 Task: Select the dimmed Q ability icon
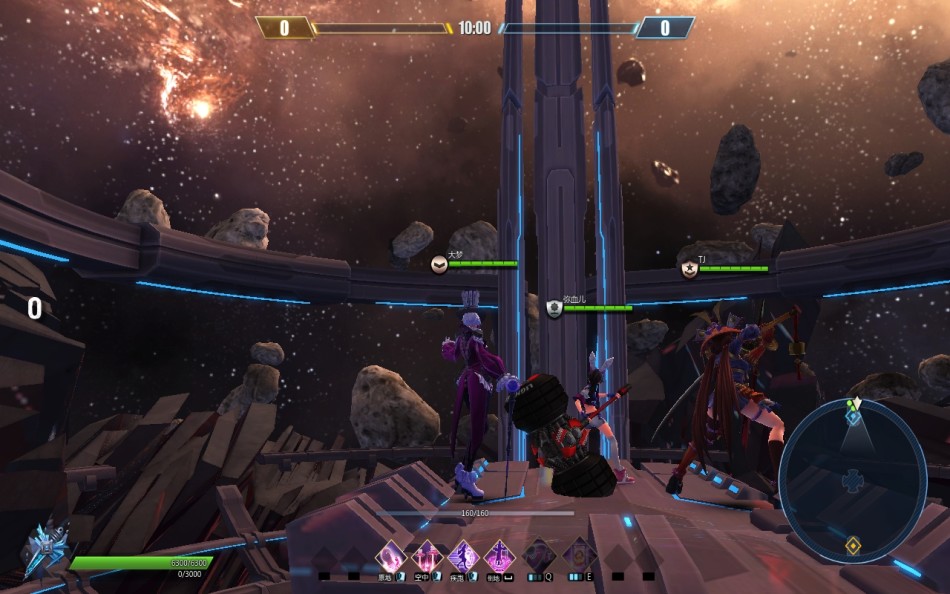(540, 555)
